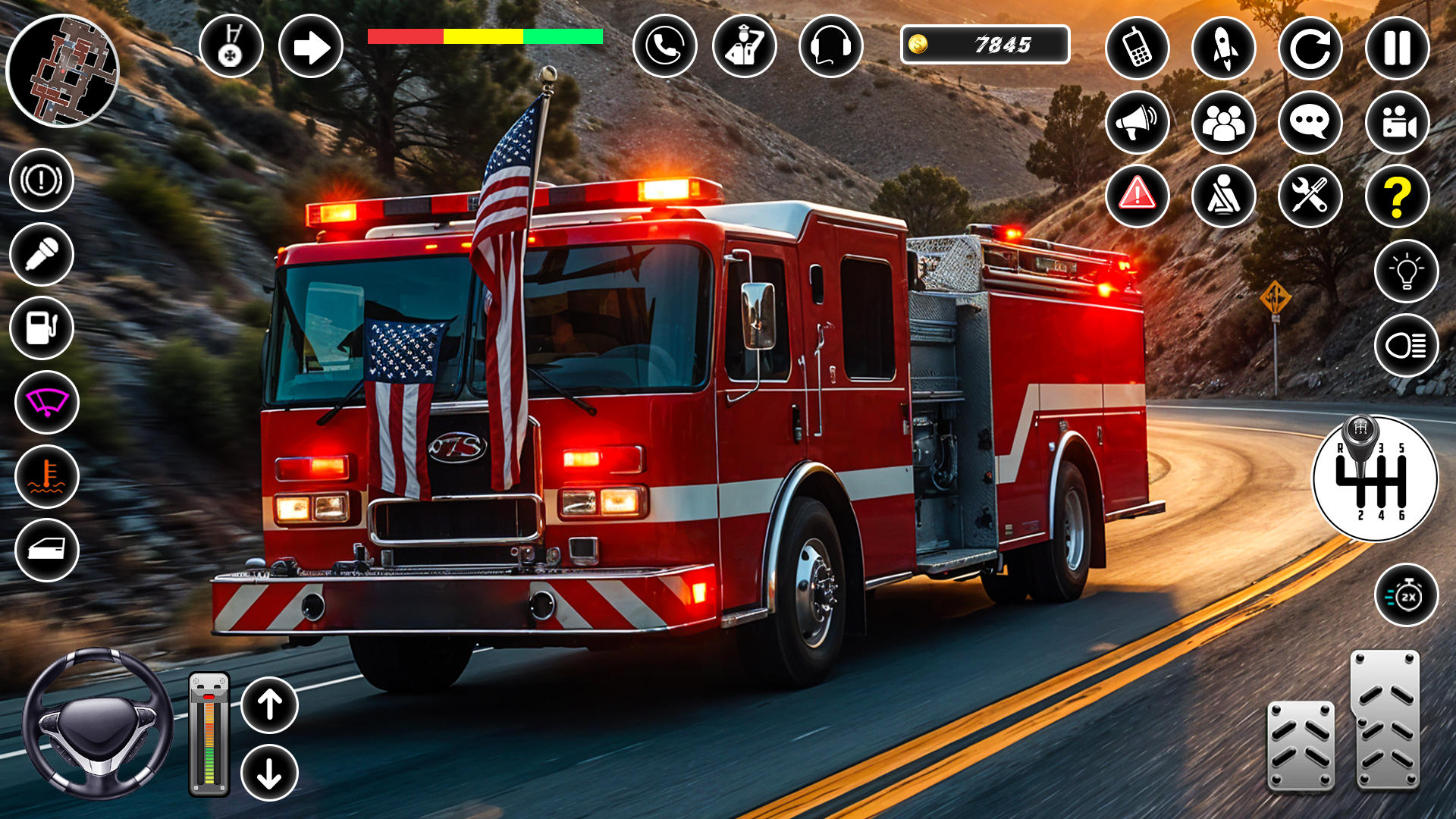The width and height of the screenshot is (1456, 819).
Task: Toggle the red hazard warning triangle
Action: point(1137,196)
